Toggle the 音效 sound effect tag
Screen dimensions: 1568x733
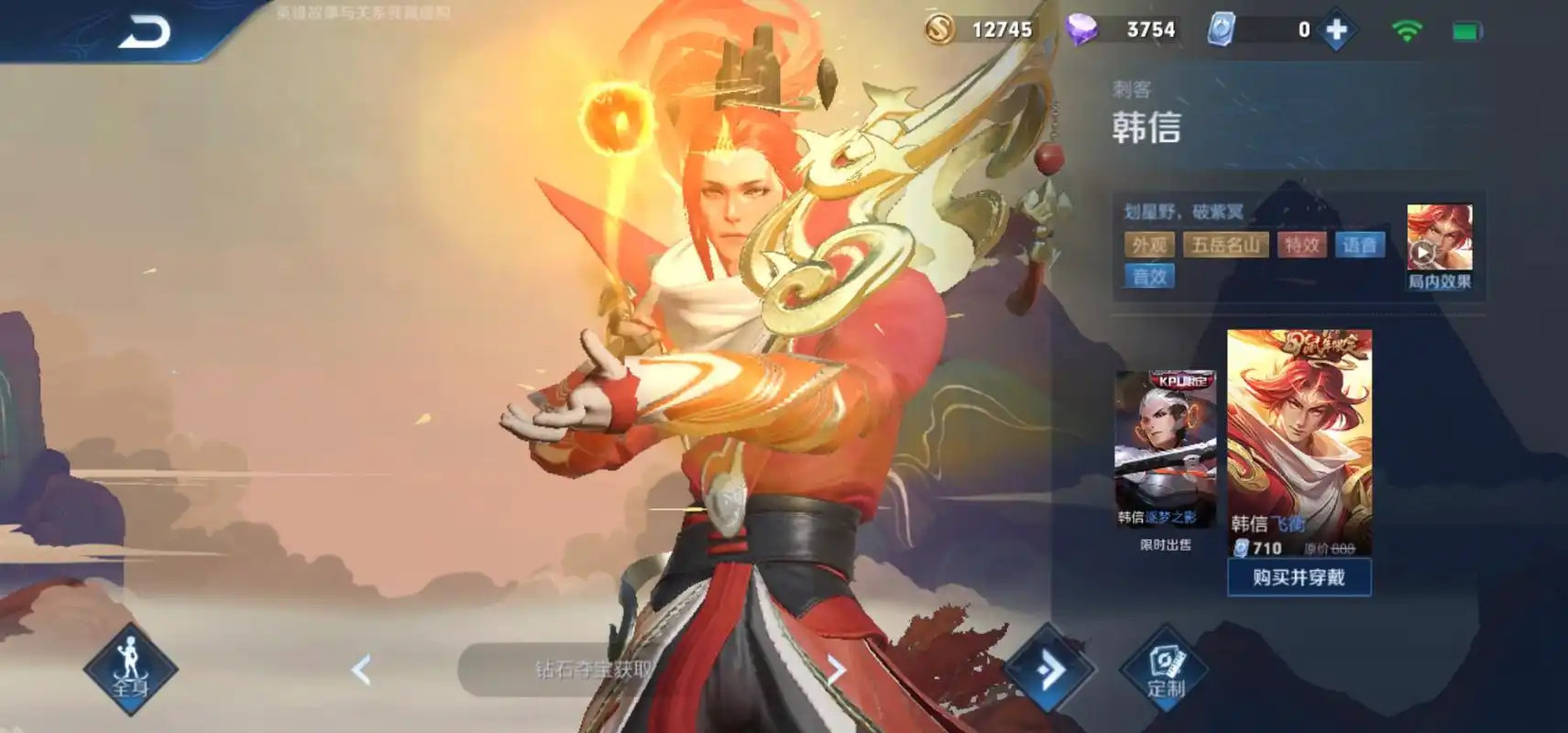click(x=1148, y=276)
